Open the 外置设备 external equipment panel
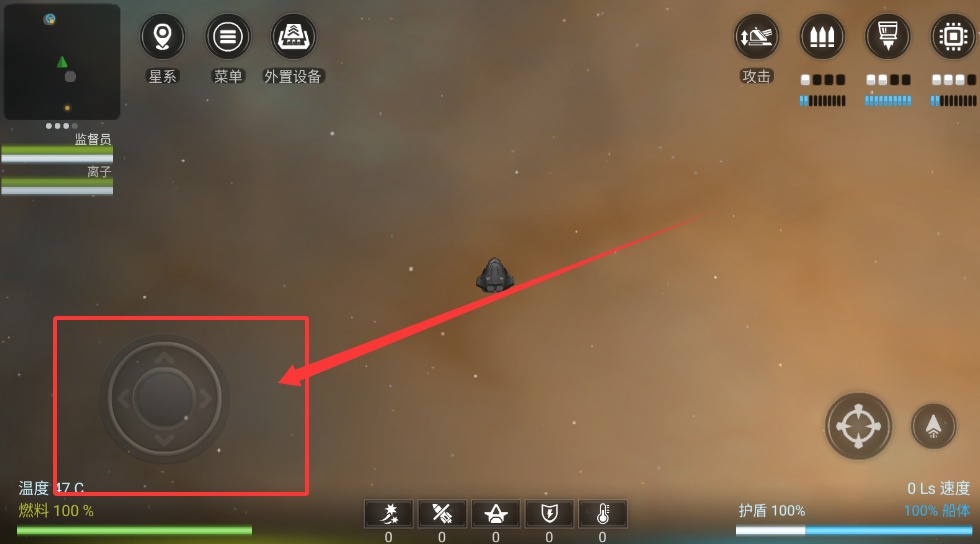 tap(294, 37)
